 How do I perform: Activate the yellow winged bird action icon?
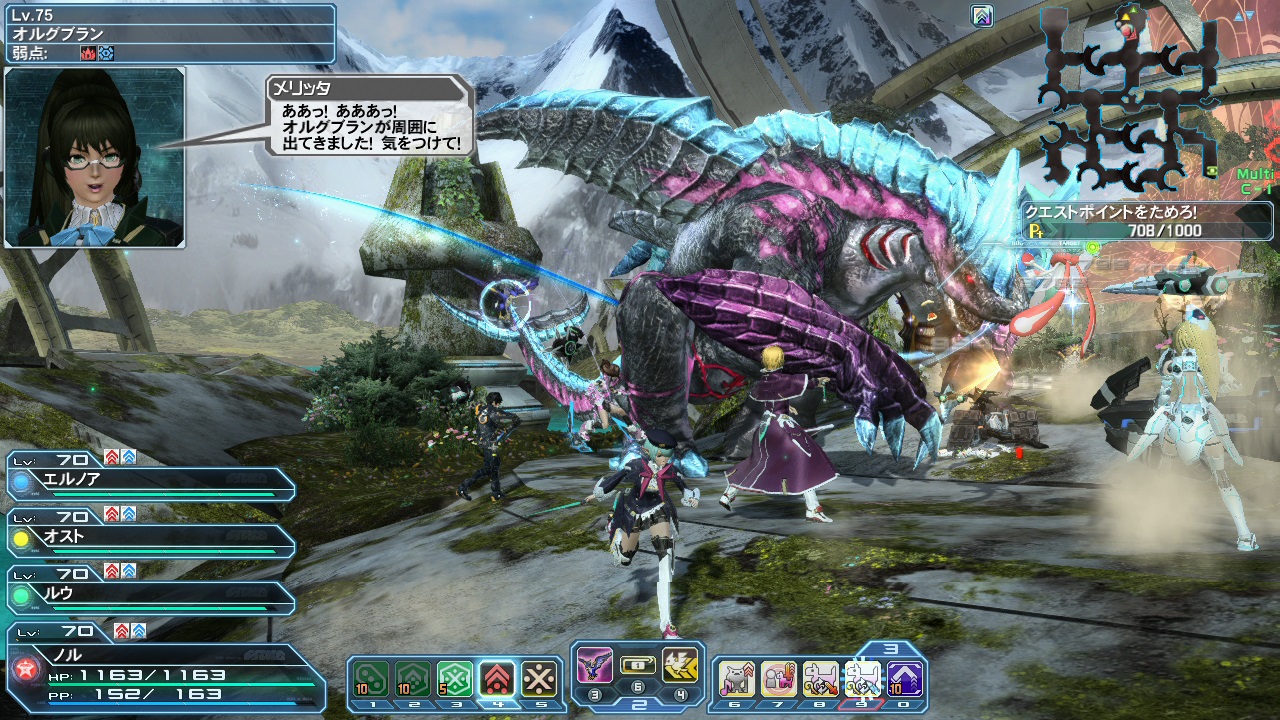pyautogui.click(x=680, y=665)
